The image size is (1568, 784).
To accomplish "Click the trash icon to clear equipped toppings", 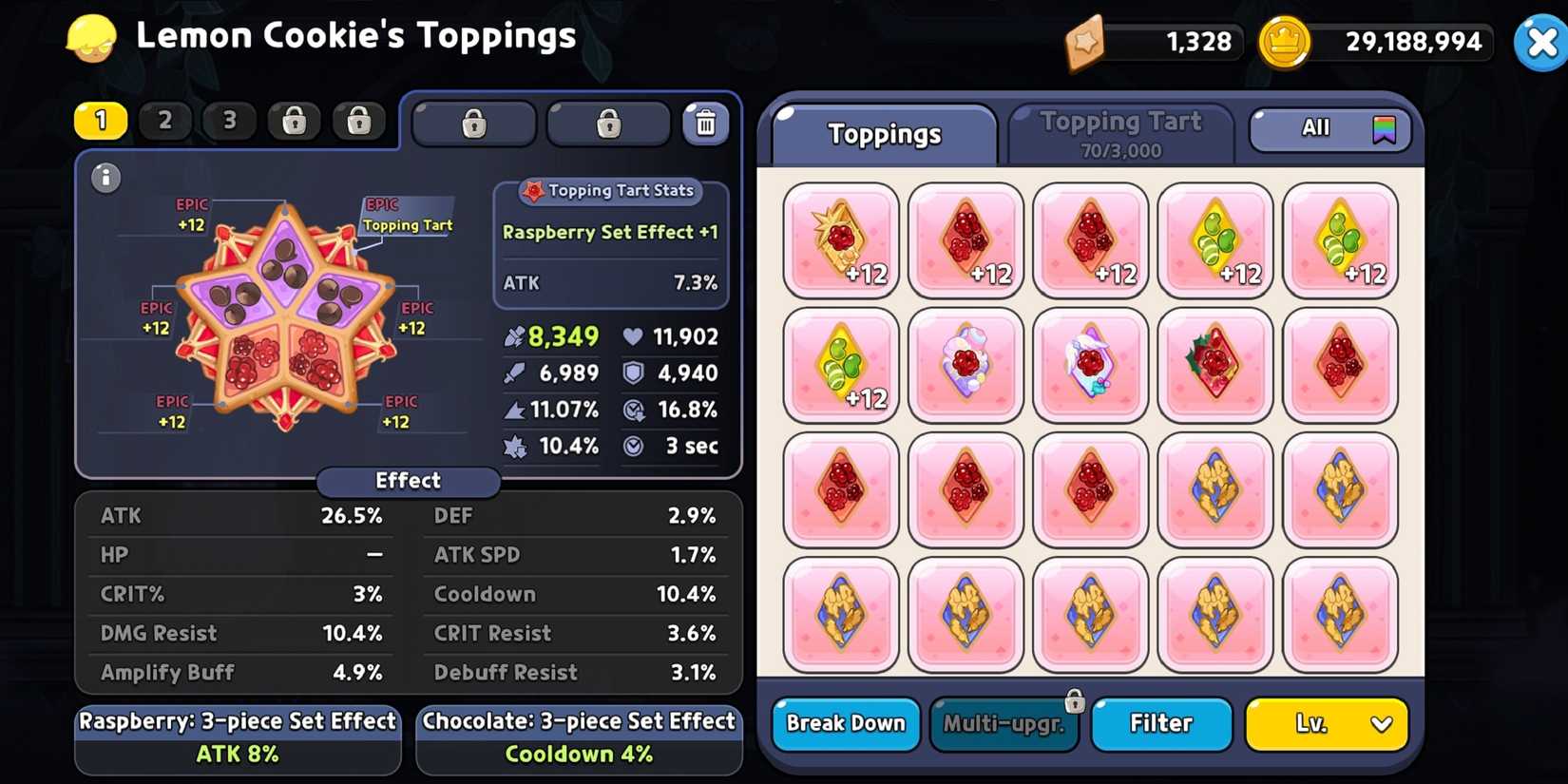I will tap(705, 123).
